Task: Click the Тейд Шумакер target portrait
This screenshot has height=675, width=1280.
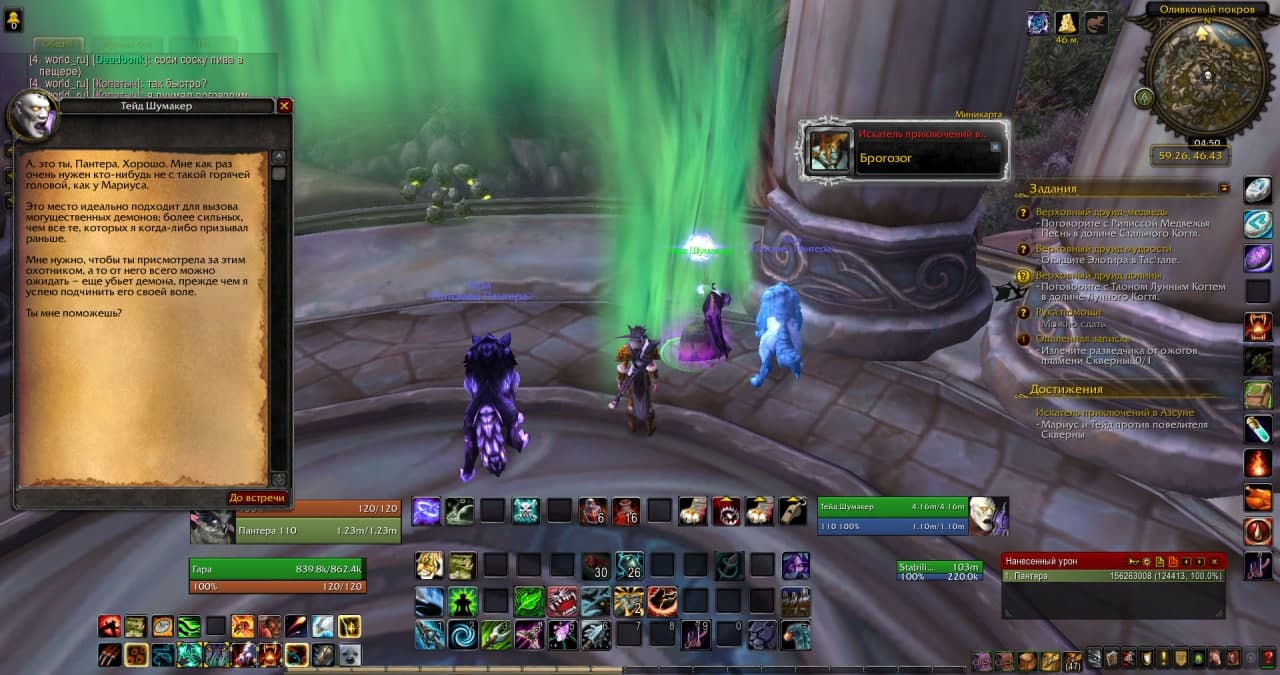Action: [x=988, y=515]
